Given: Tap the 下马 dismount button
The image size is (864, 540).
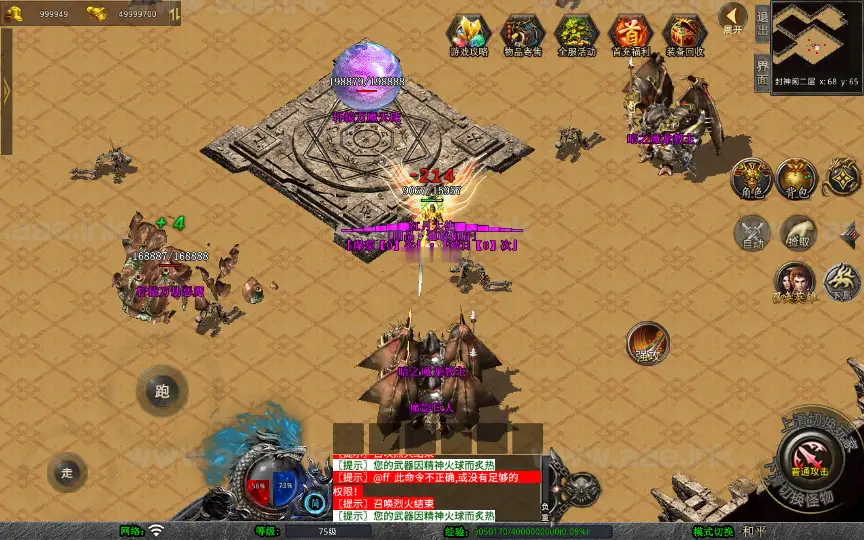Looking at the screenshot, I should tap(841, 282).
